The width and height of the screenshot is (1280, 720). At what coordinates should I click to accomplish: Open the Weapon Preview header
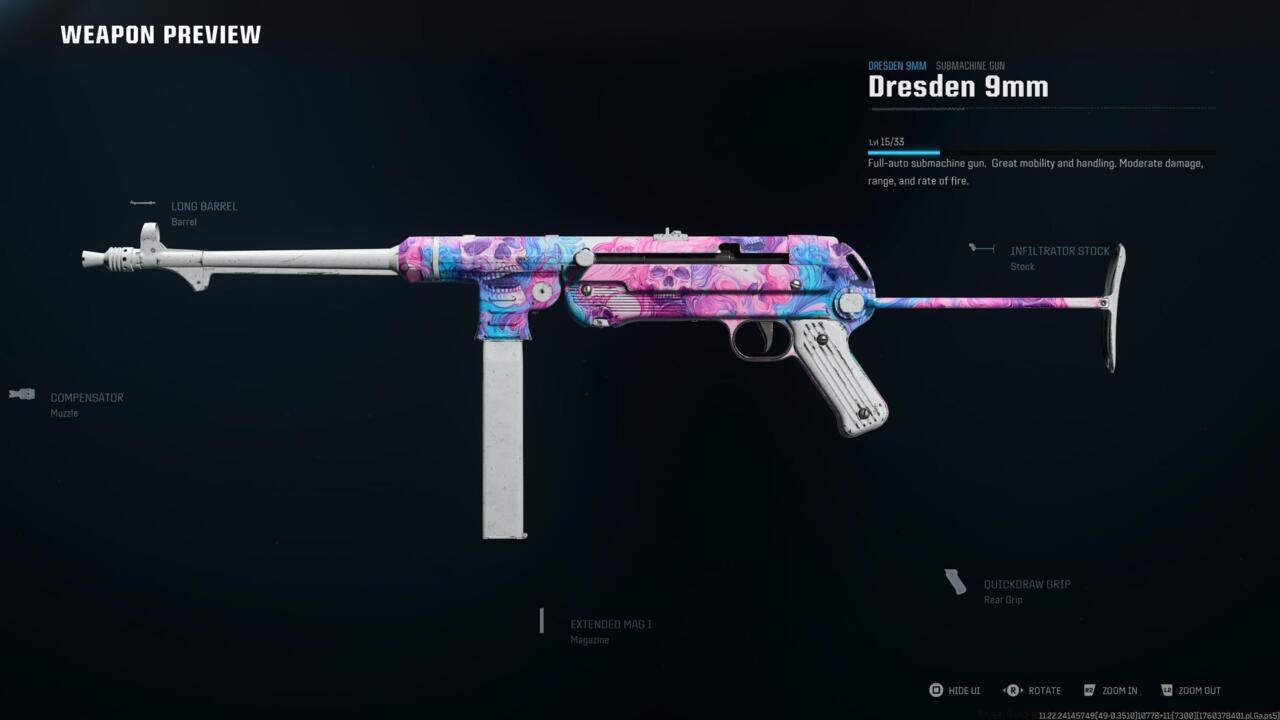point(160,34)
